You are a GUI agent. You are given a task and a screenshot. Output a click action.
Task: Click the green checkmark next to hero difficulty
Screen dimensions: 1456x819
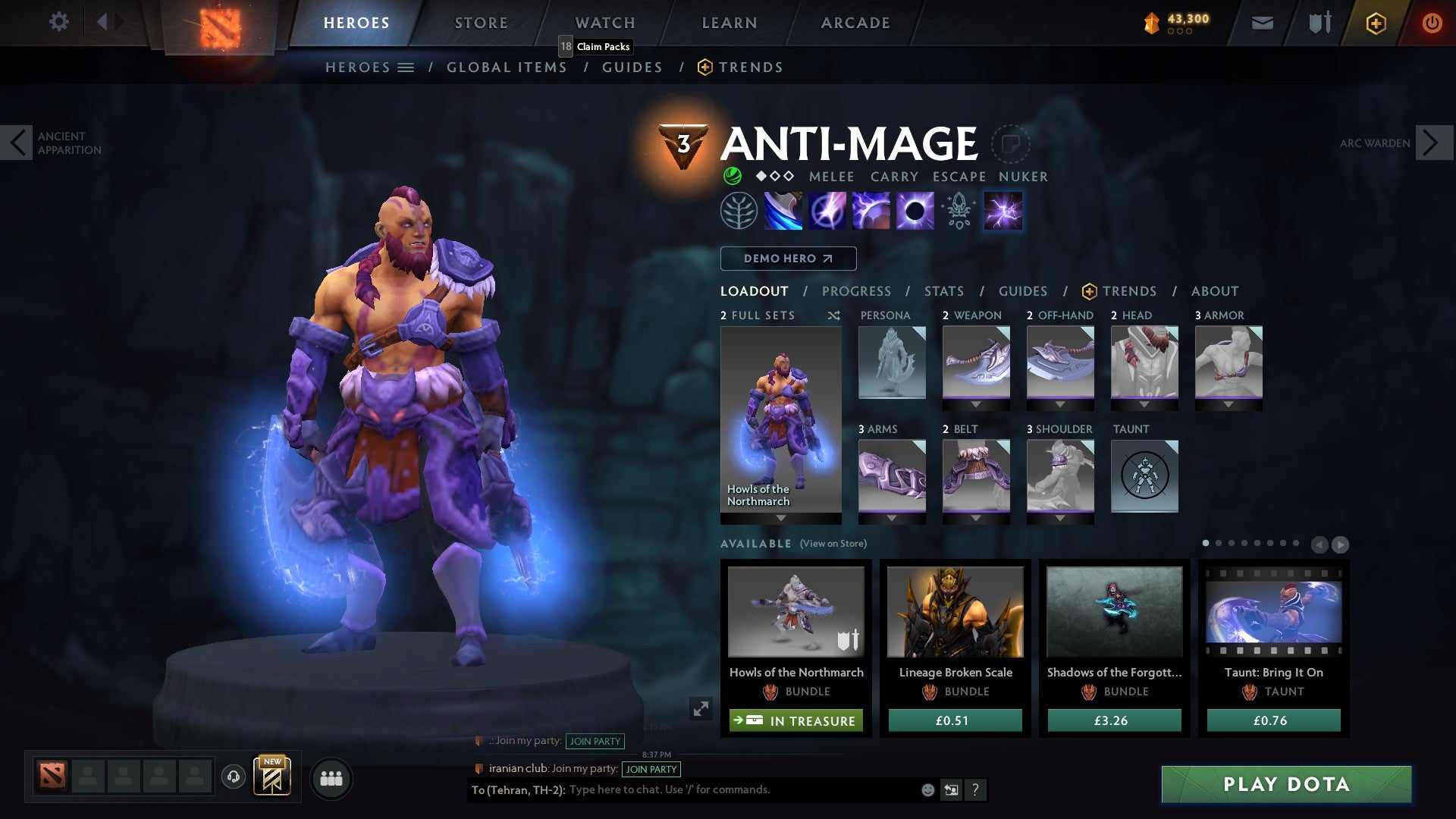pyautogui.click(x=730, y=176)
